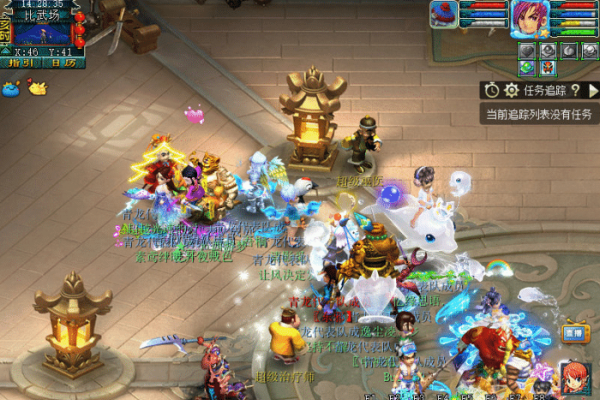The width and height of the screenshot is (600, 400).
Task: Toggle the minimap collapse arrow beside coordinates
Action: [x=7, y=49]
